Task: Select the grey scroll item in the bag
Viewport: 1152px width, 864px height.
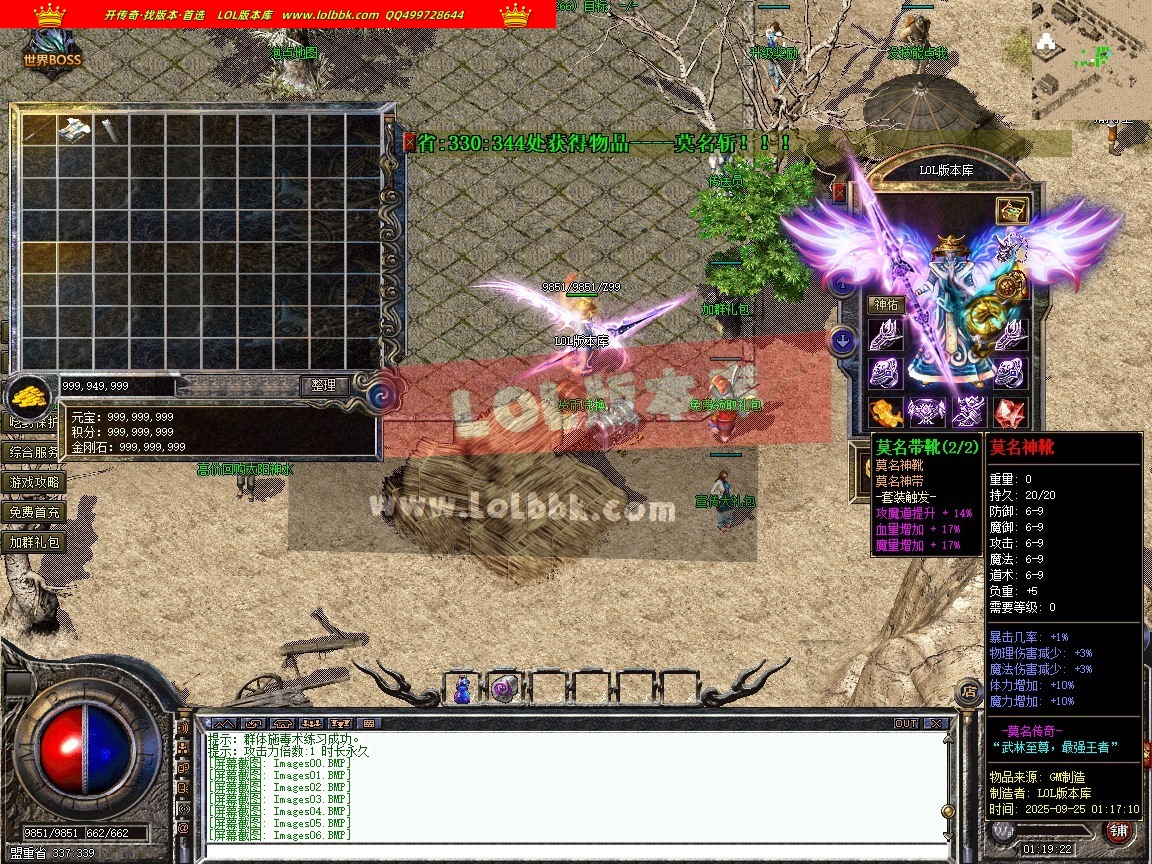Action: [109, 129]
